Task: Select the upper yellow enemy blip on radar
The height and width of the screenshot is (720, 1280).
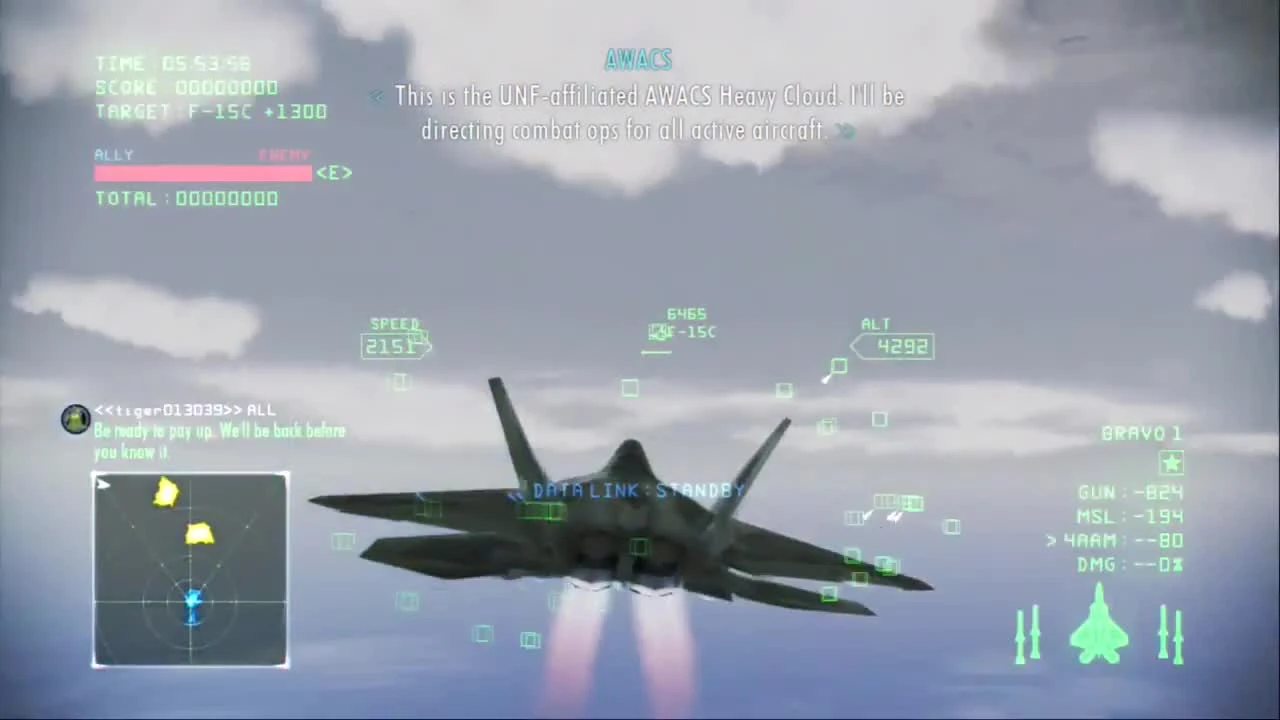Action: [x=166, y=492]
